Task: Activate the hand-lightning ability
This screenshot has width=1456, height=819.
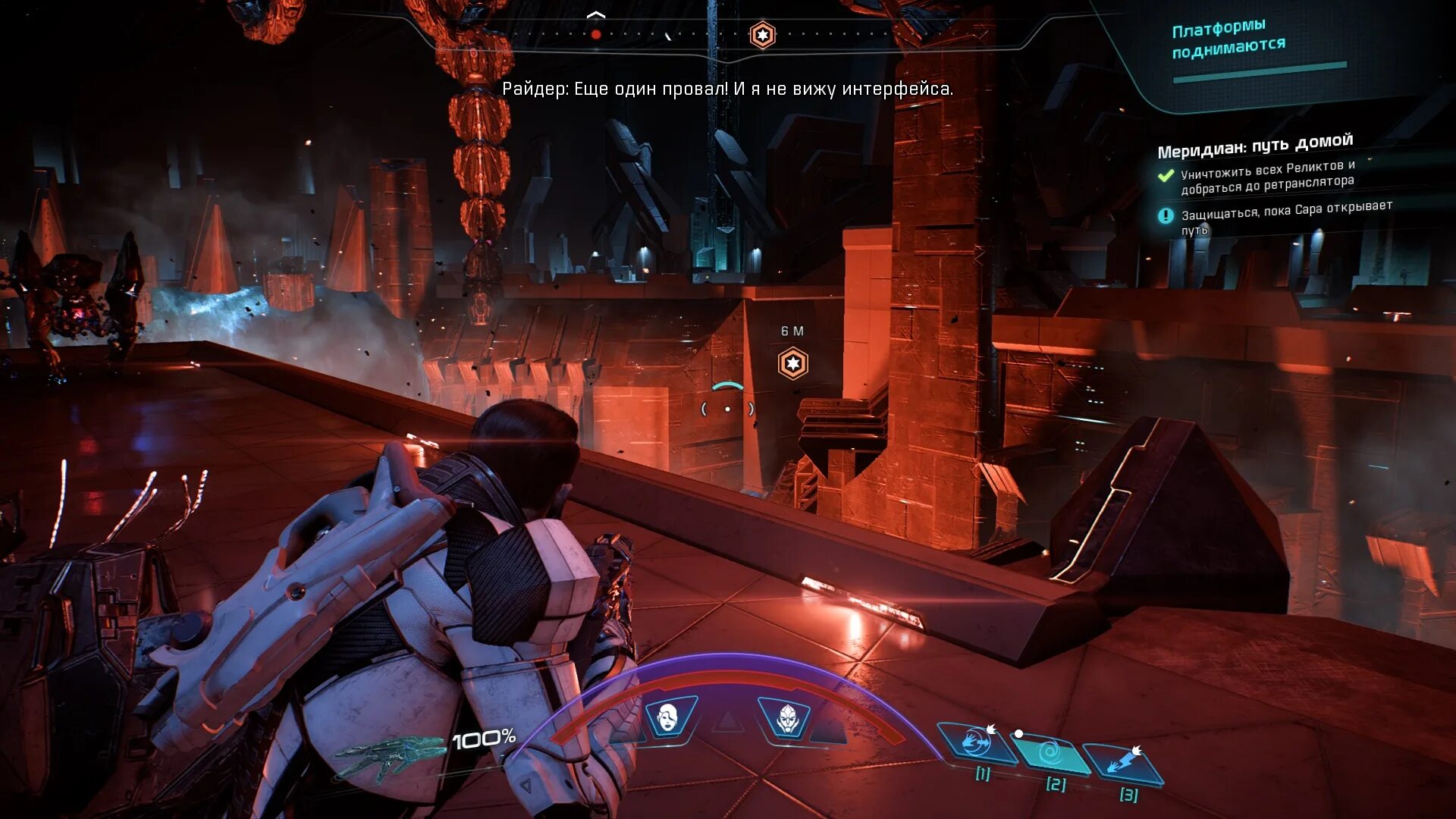Action: coord(1123,763)
